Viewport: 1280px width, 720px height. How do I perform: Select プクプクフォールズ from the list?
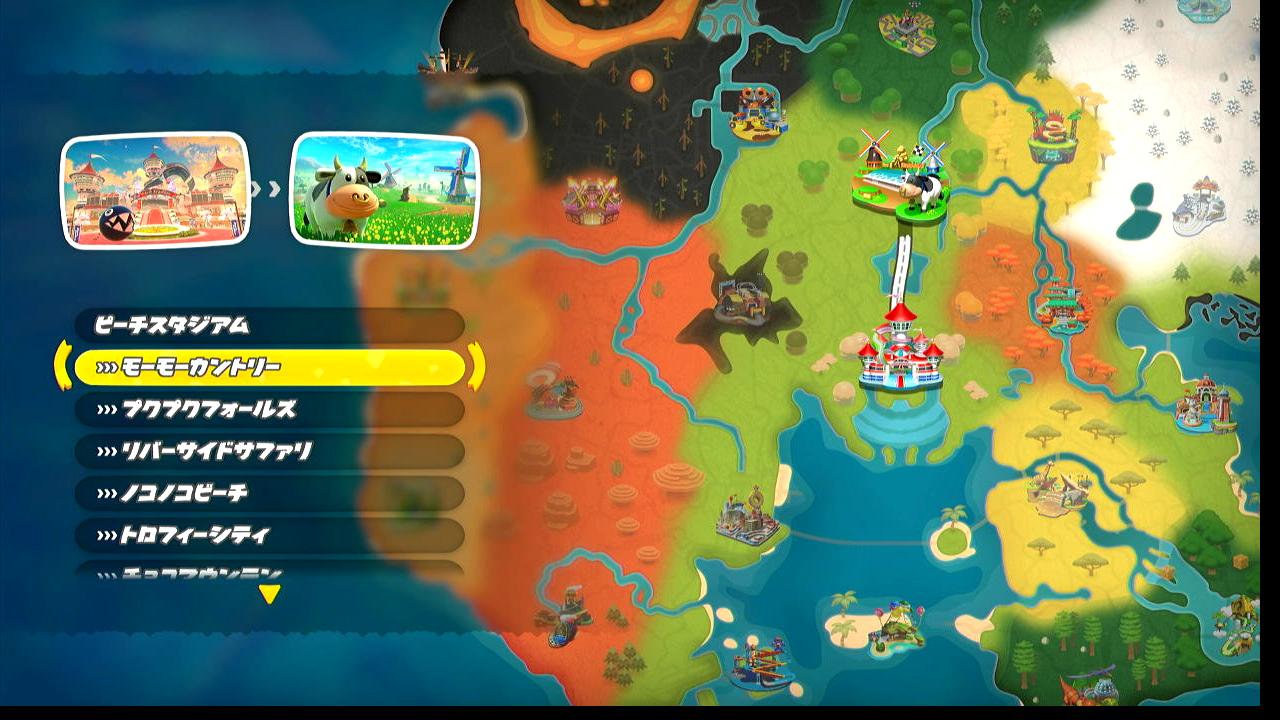click(268, 410)
